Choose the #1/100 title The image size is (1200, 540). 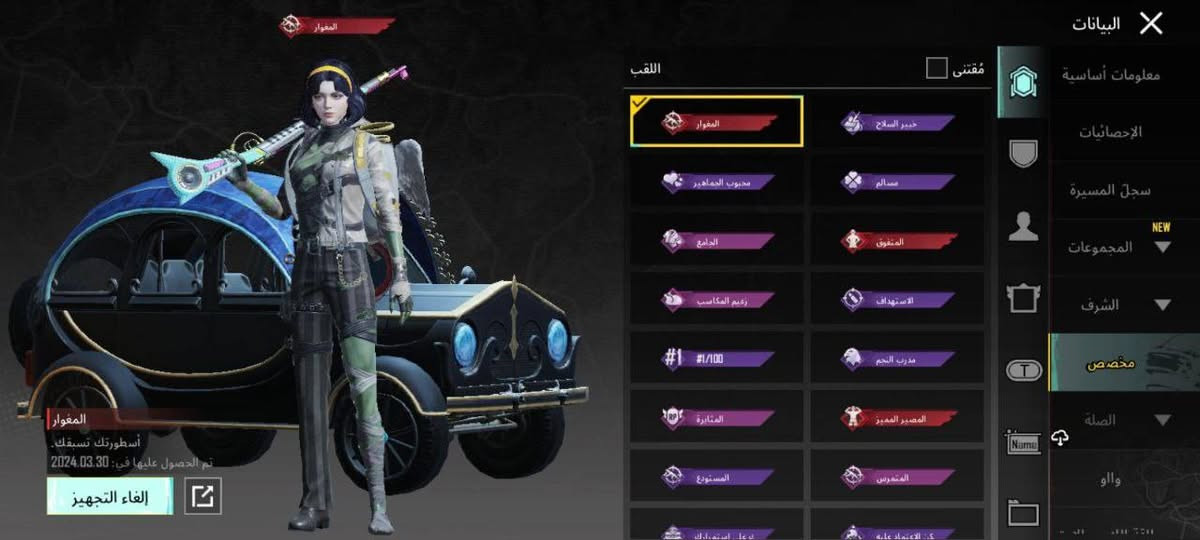coord(717,357)
